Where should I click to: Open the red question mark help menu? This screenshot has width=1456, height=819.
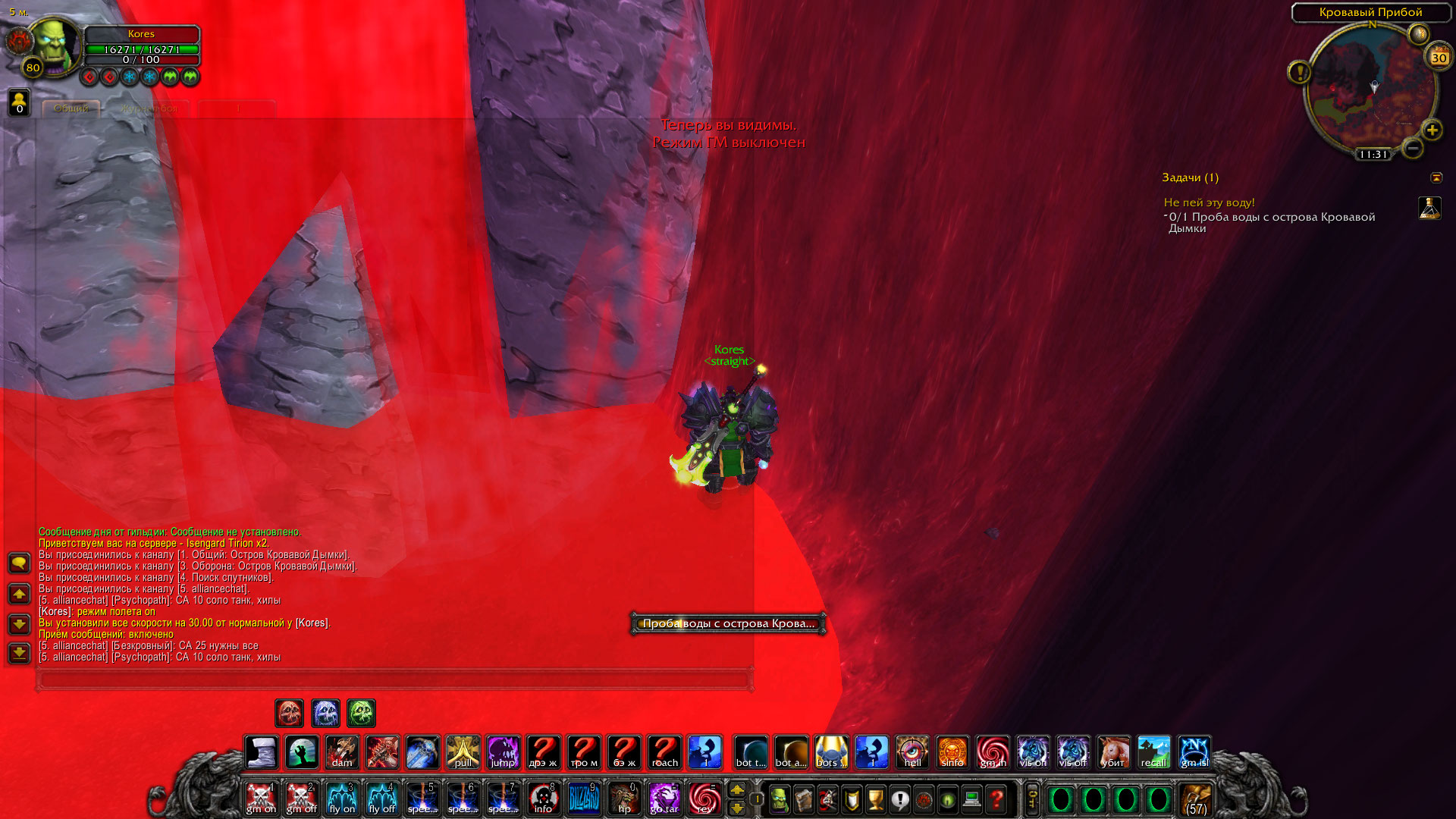pos(996,799)
